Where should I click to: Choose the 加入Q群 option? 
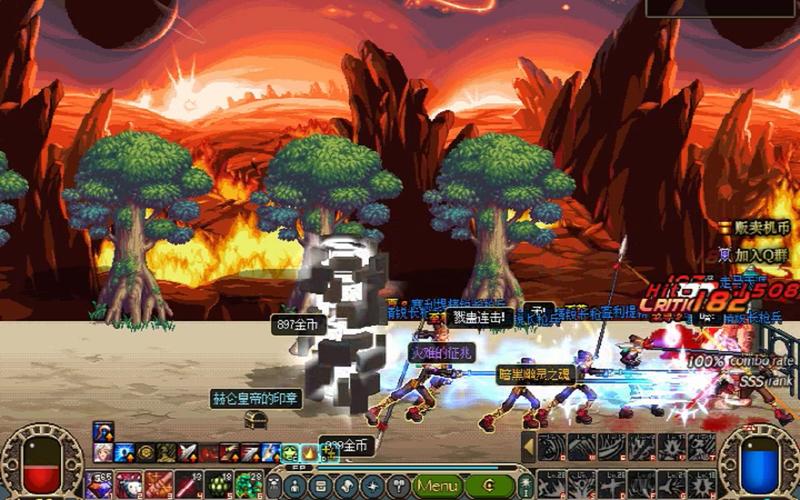pyautogui.click(x=762, y=254)
